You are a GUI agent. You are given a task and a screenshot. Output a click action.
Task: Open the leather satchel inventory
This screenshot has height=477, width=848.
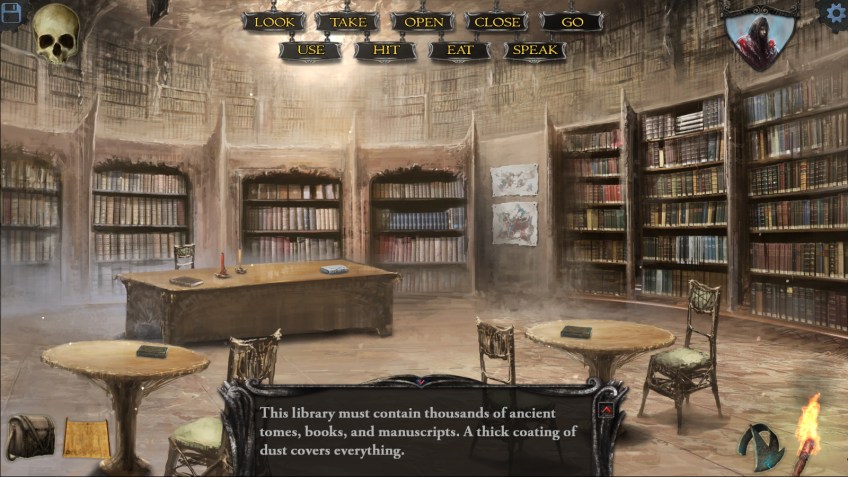(x=31, y=437)
